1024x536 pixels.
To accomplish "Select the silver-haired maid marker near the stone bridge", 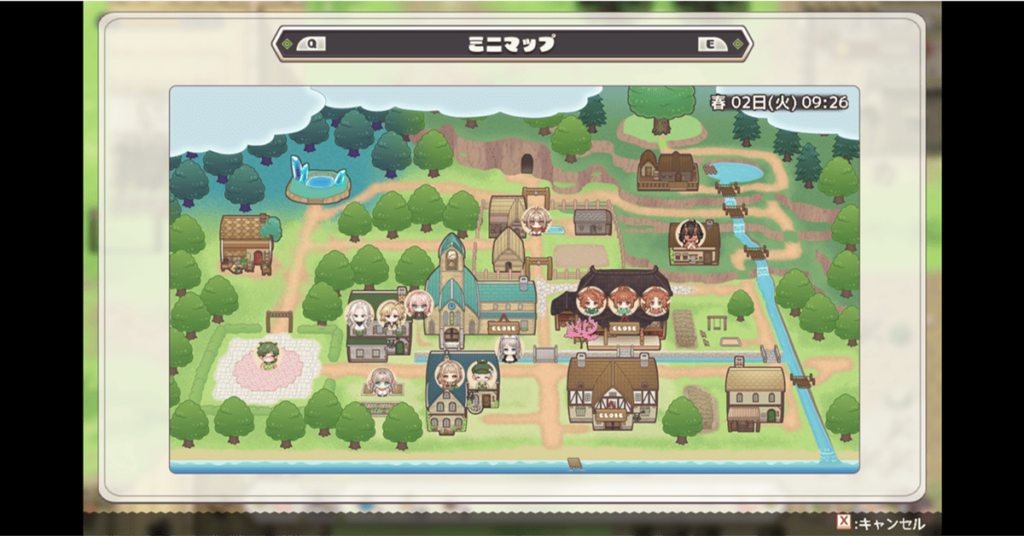I will click(x=510, y=348).
